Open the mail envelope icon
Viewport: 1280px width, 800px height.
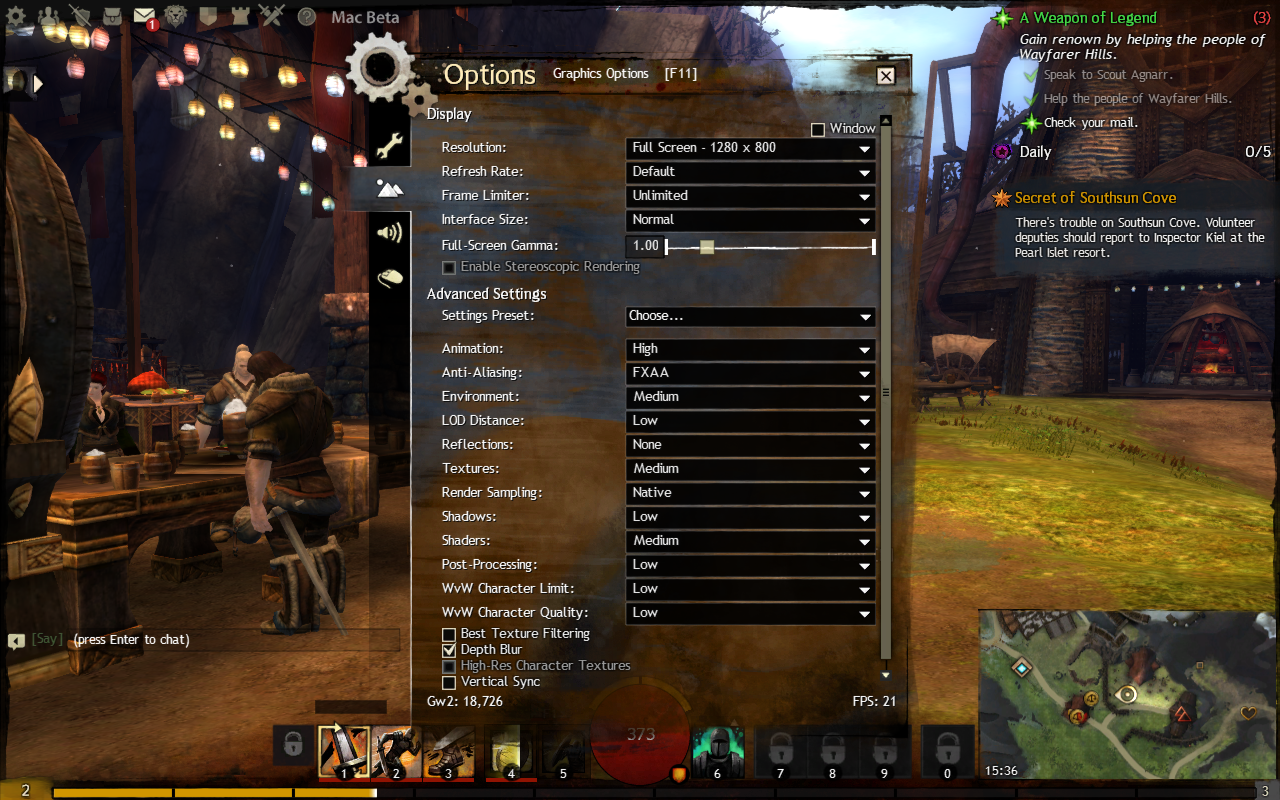[x=144, y=16]
